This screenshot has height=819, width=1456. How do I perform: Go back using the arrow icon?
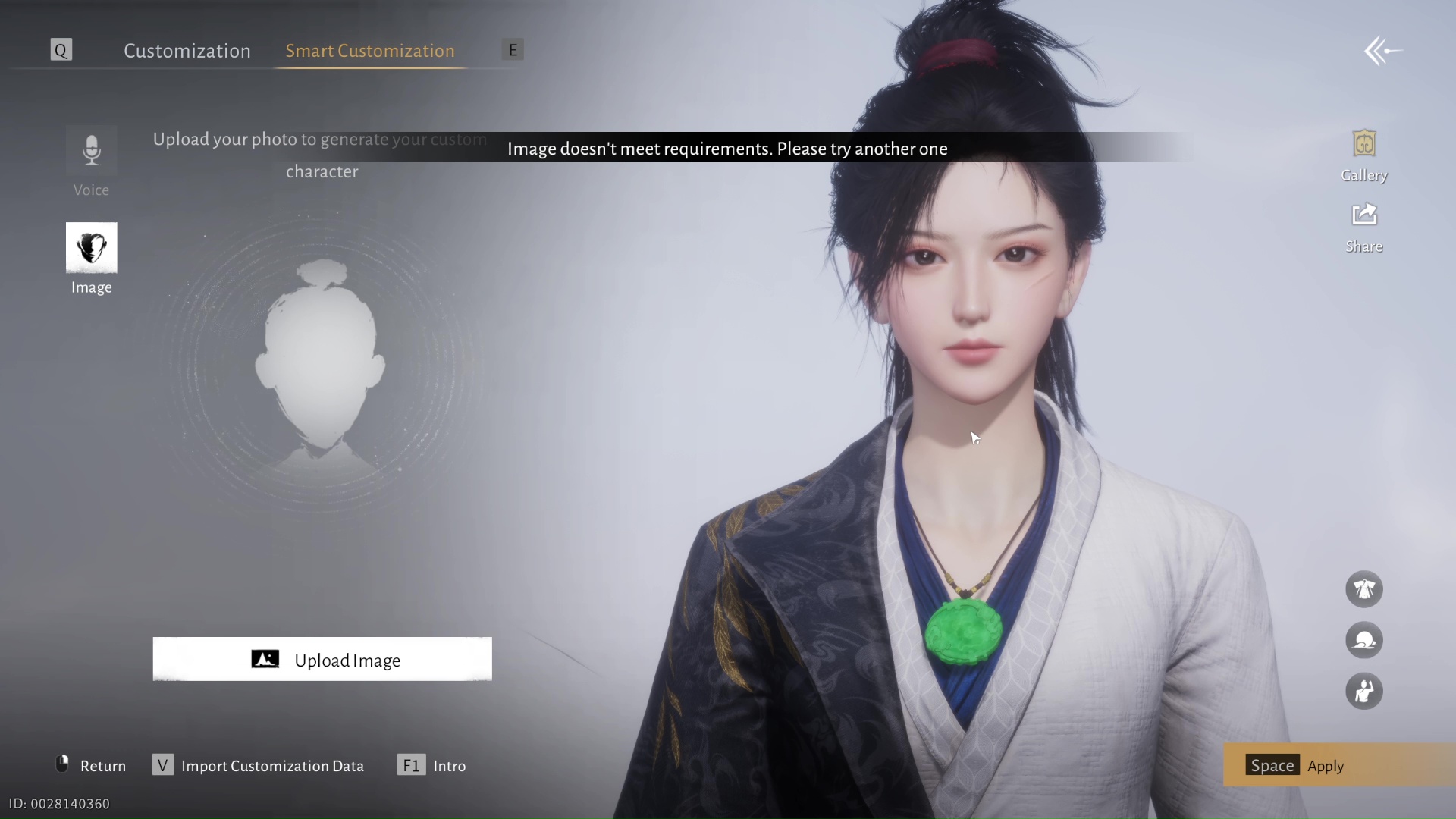tap(1382, 52)
